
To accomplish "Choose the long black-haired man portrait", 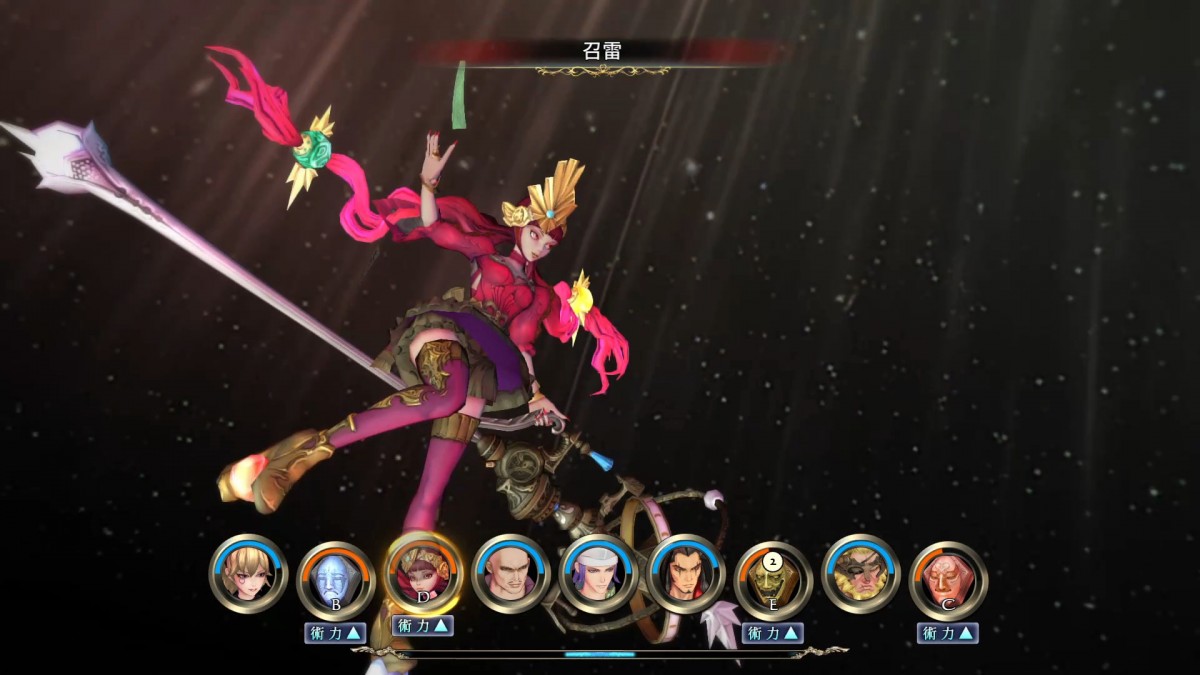I will (x=685, y=574).
